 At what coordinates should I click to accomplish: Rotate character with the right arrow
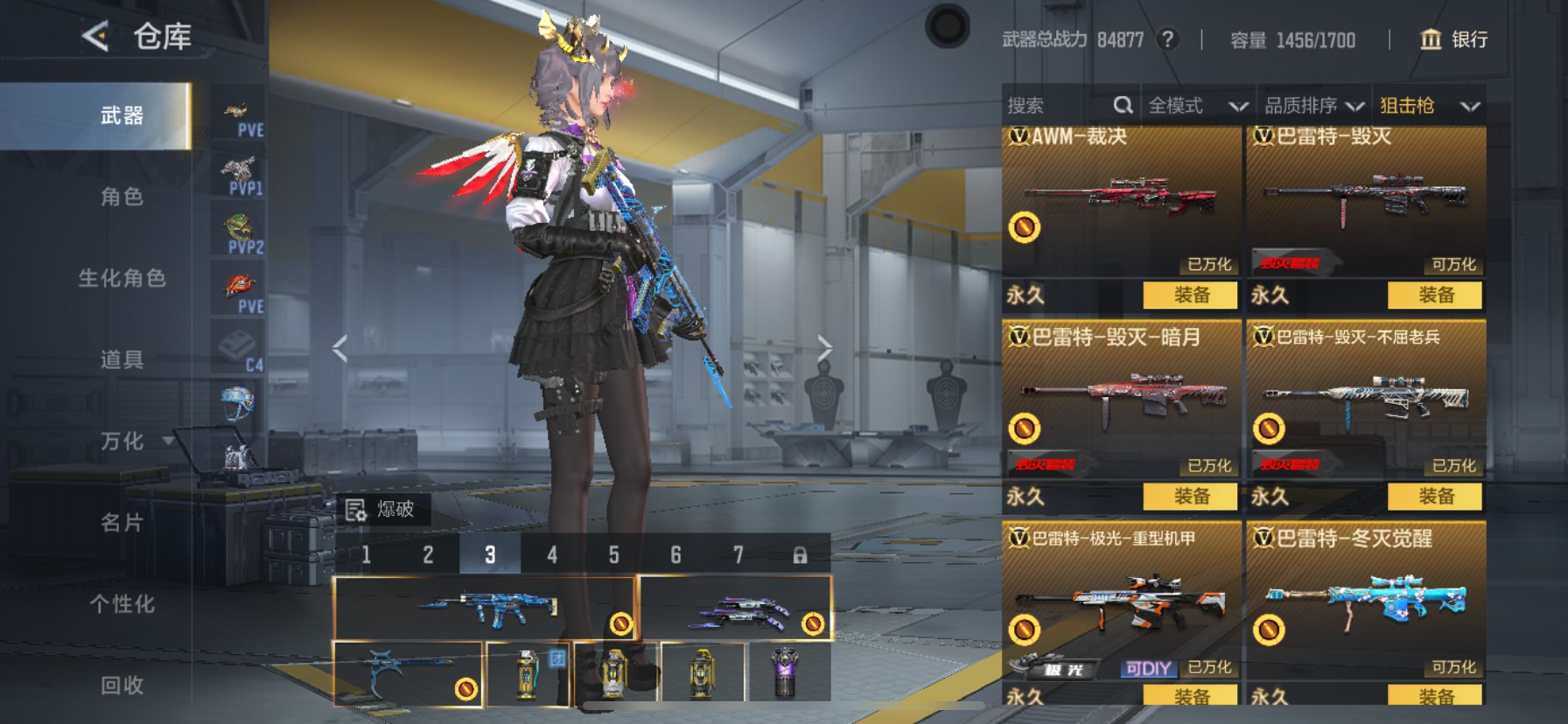tap(824, 349)
